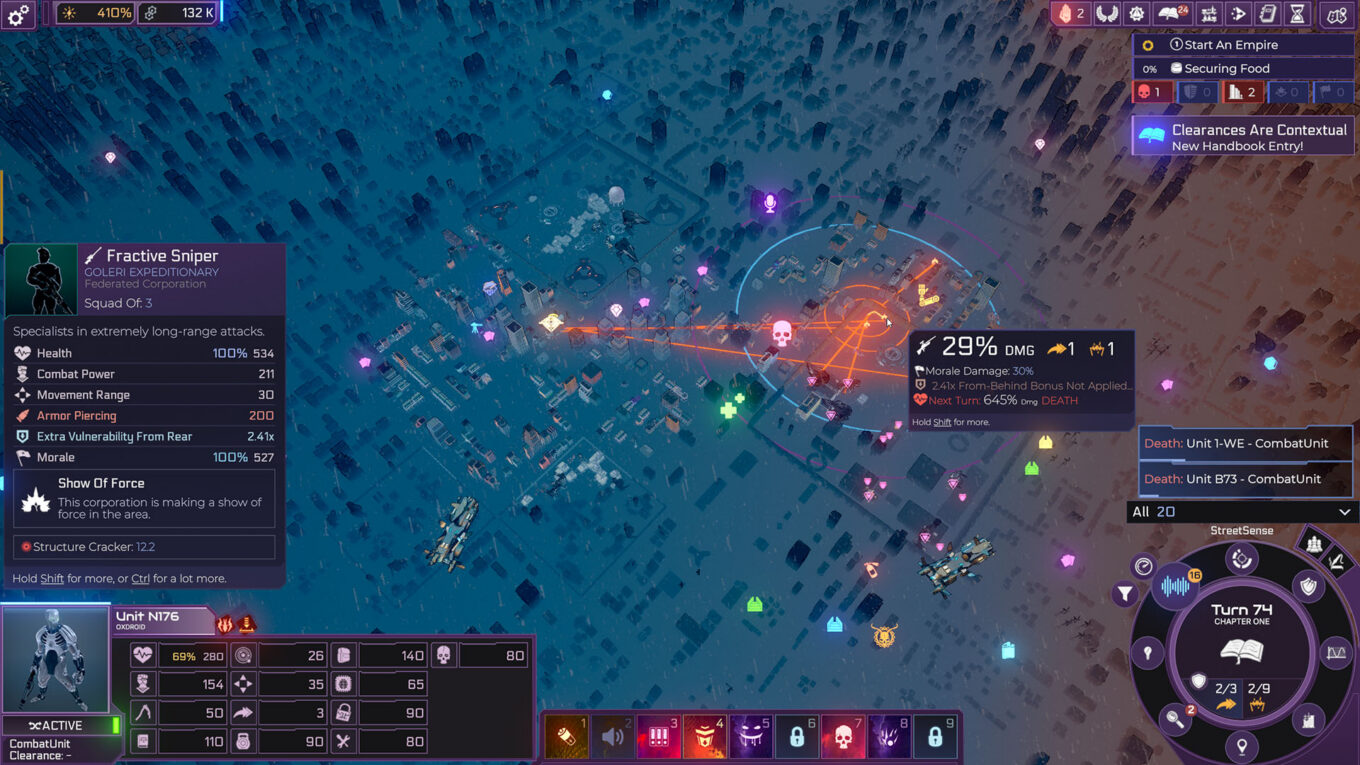
Task: Mute using the speaker icon in hotbar slot 2
Action: pyautogui.click(x=612, y=736)
